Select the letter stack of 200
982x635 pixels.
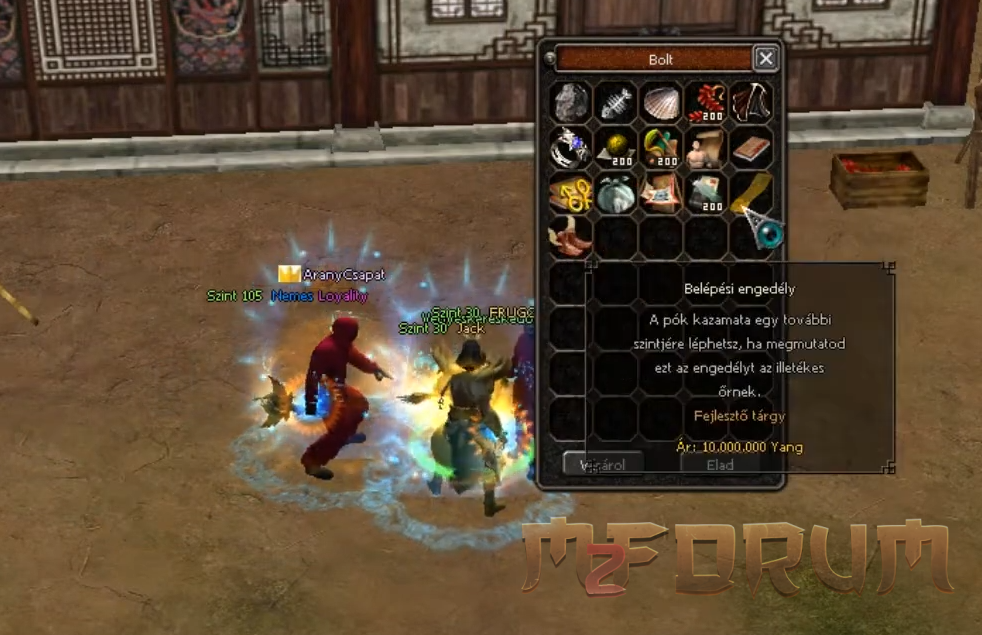click(x=706, y=192)
